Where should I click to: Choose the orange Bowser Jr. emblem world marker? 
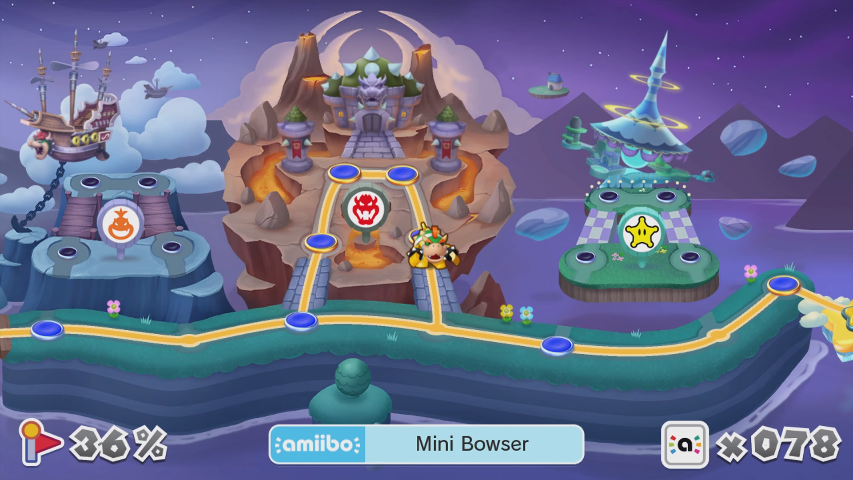click(x=119, y=223)
